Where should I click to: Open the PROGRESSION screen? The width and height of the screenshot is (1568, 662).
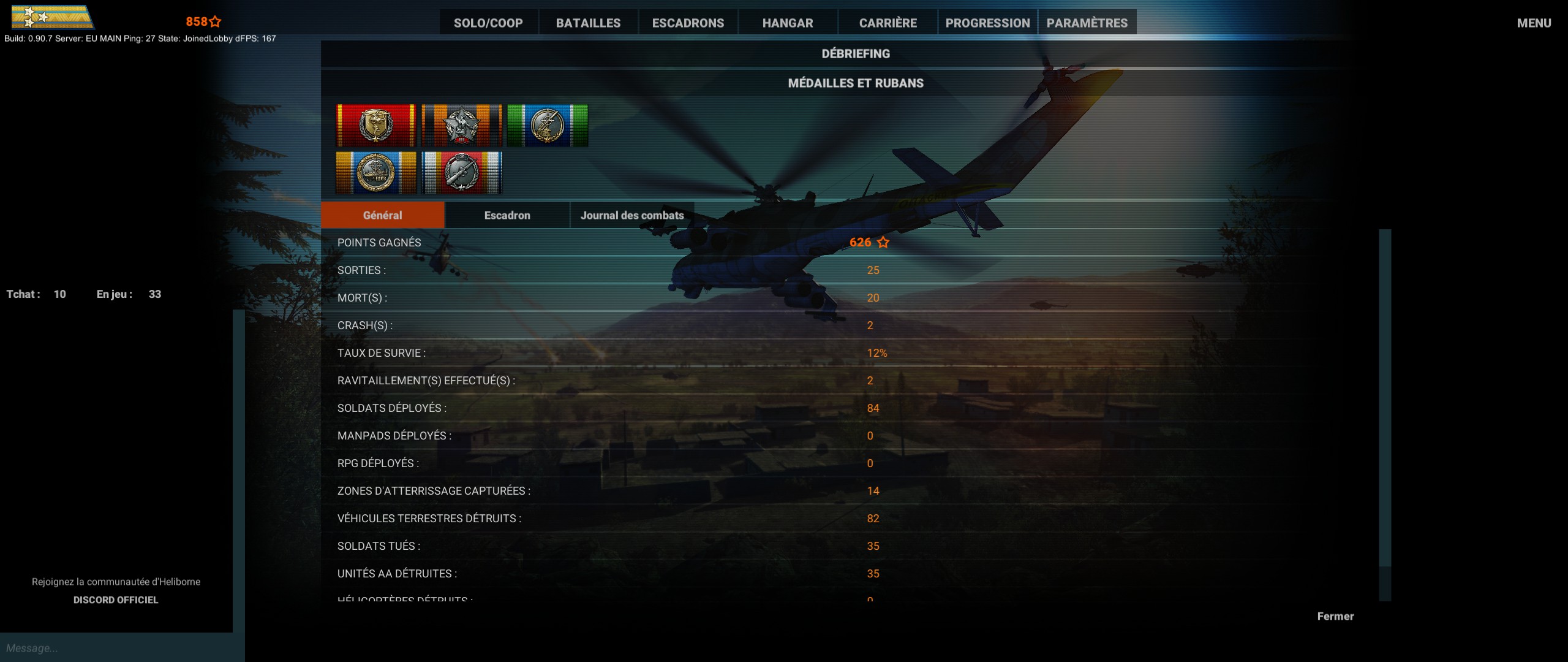(x=987, y=23)
